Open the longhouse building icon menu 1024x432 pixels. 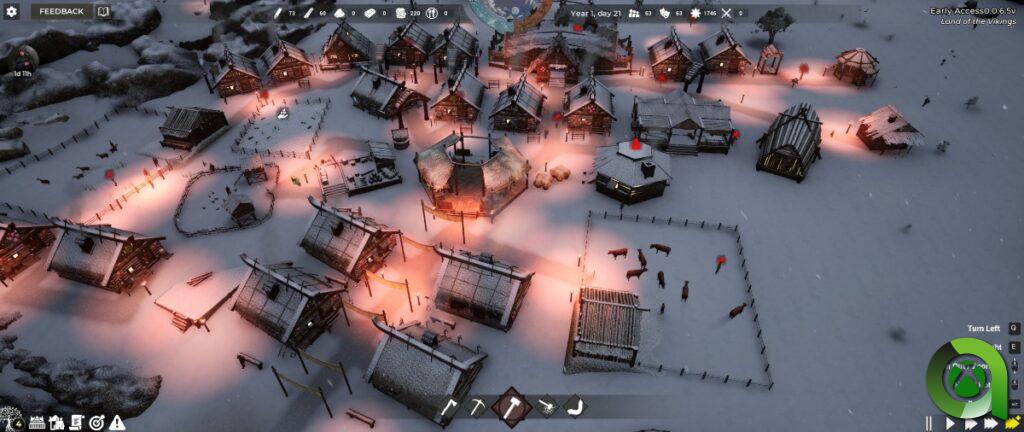click(x=37, y=422)
